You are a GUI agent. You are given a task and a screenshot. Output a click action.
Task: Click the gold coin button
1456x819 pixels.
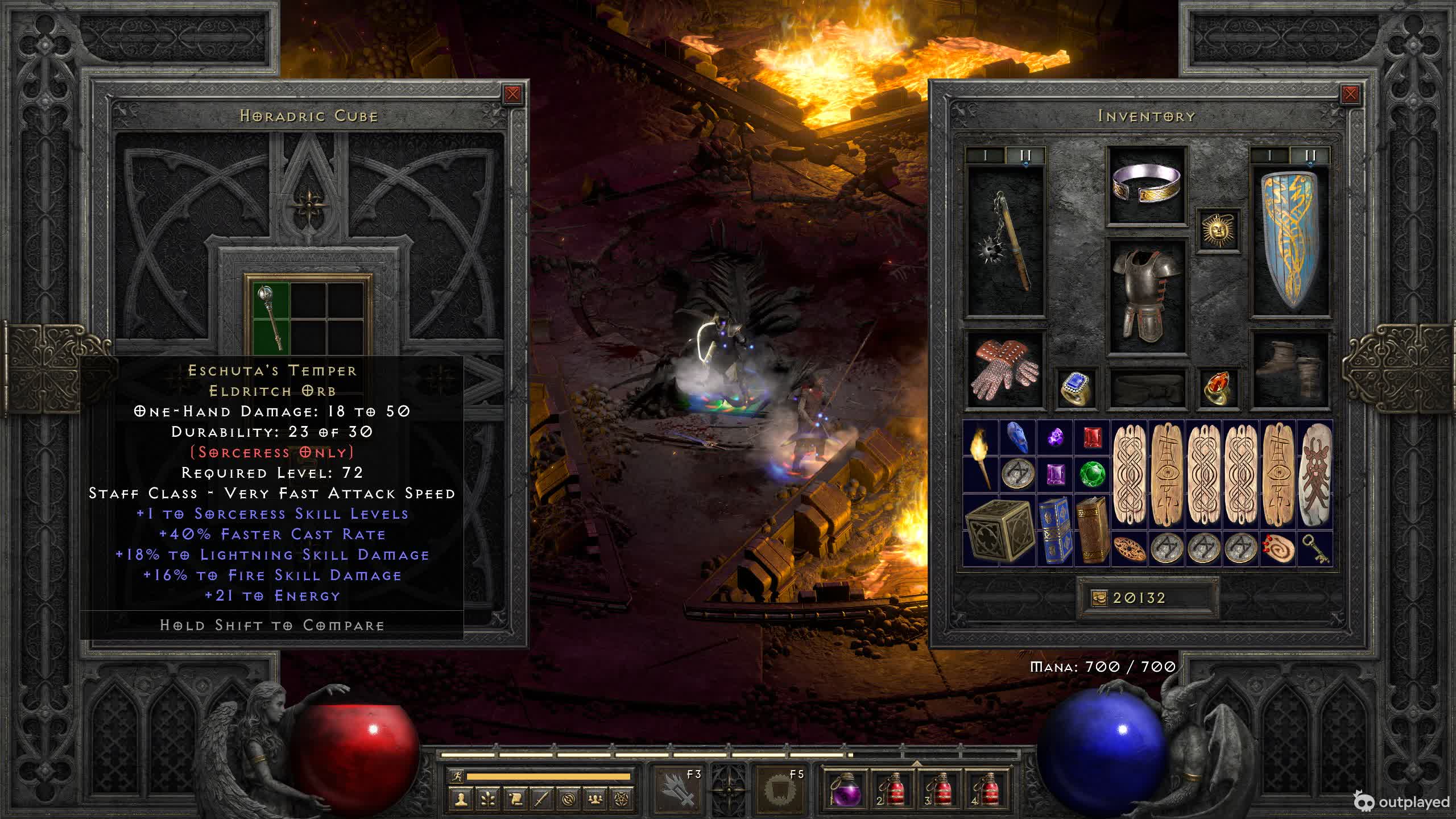click(1099, 598)
